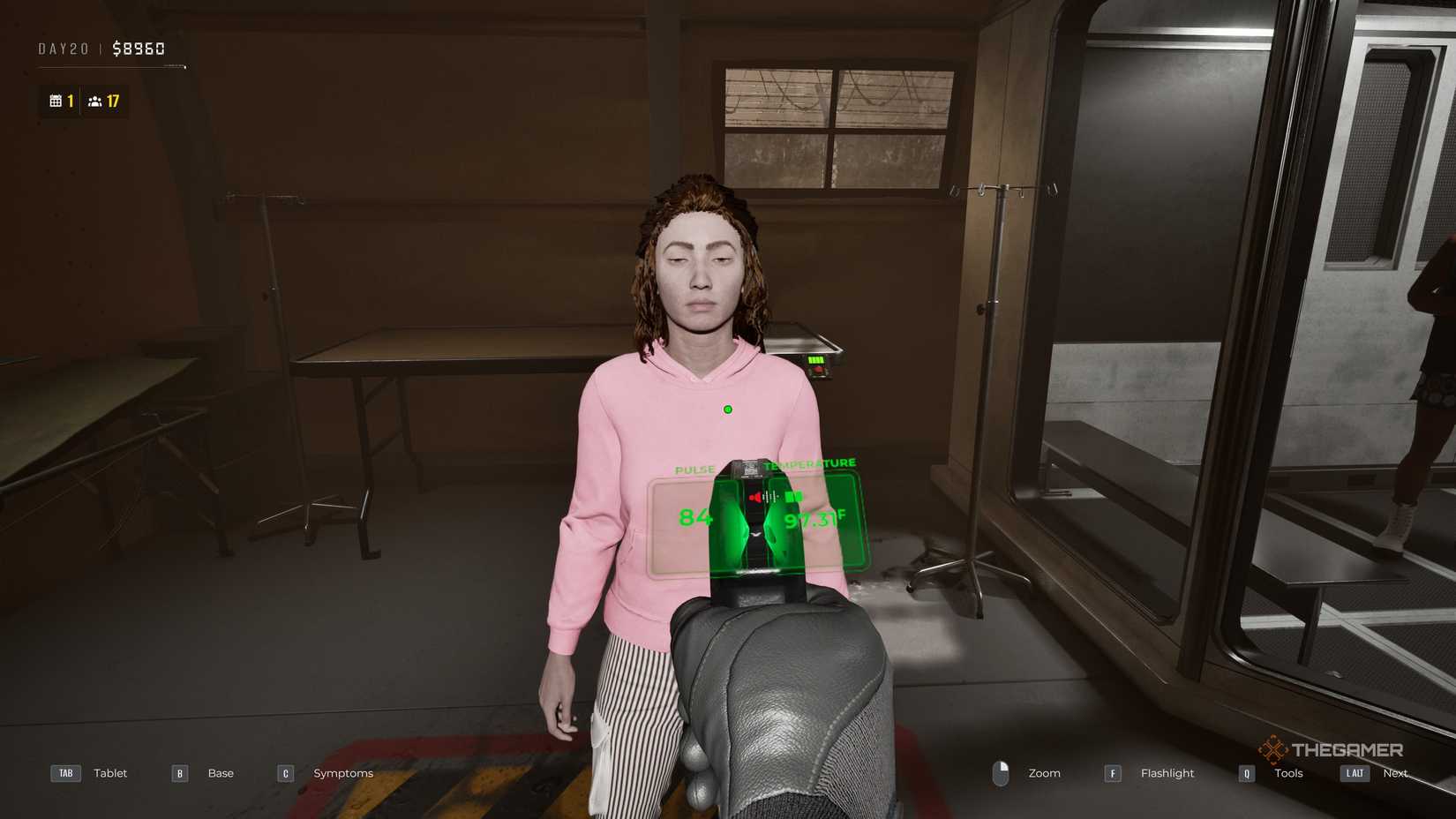Viewport: 1456px width, 819px height.
Task: Toggle the Flashlight on
Action: (x=1167, y=772)
